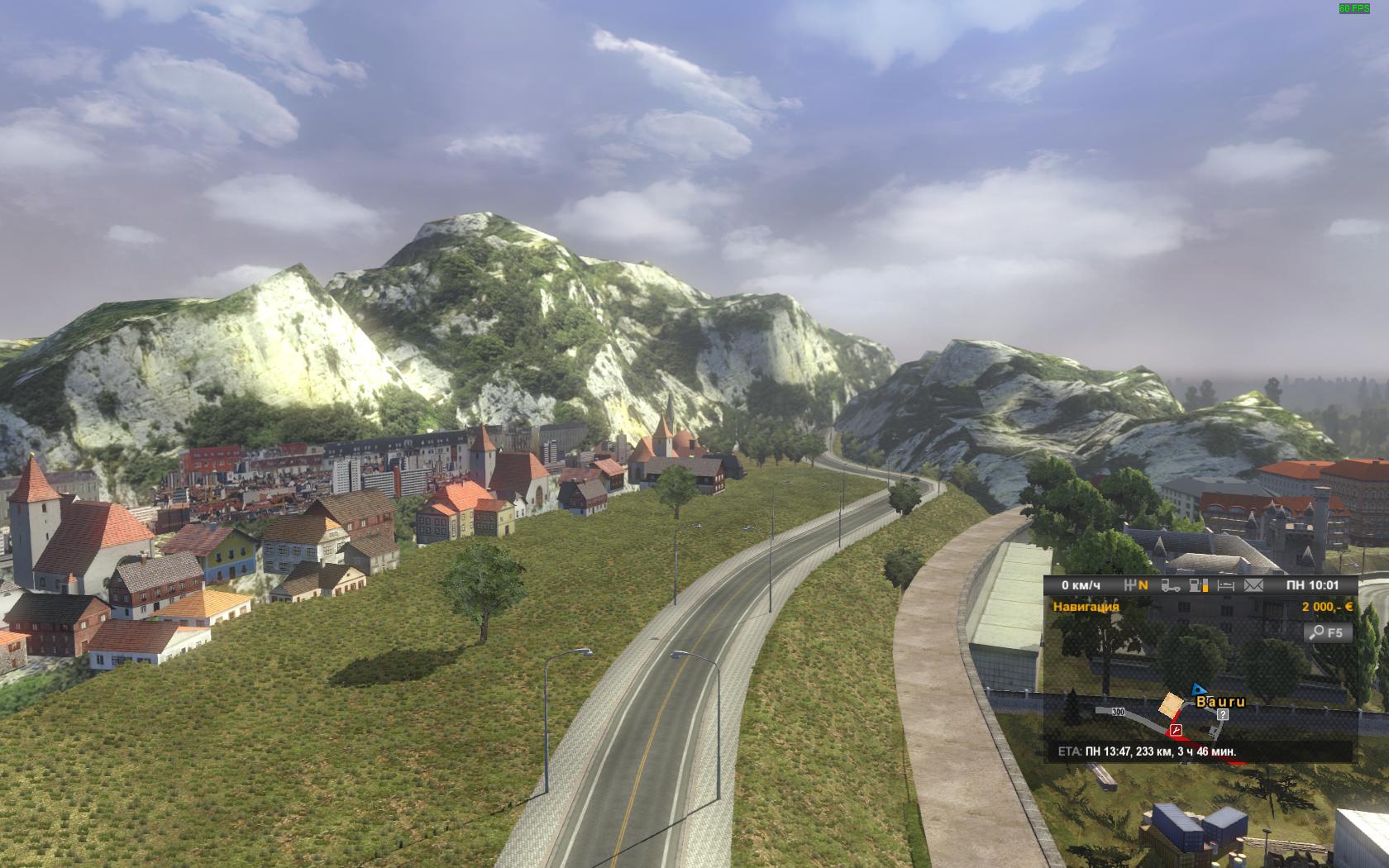The width and height of the screenshot is (1389, 868).
Task: Select the question mark map marker
Action: tap(1223, 714)
